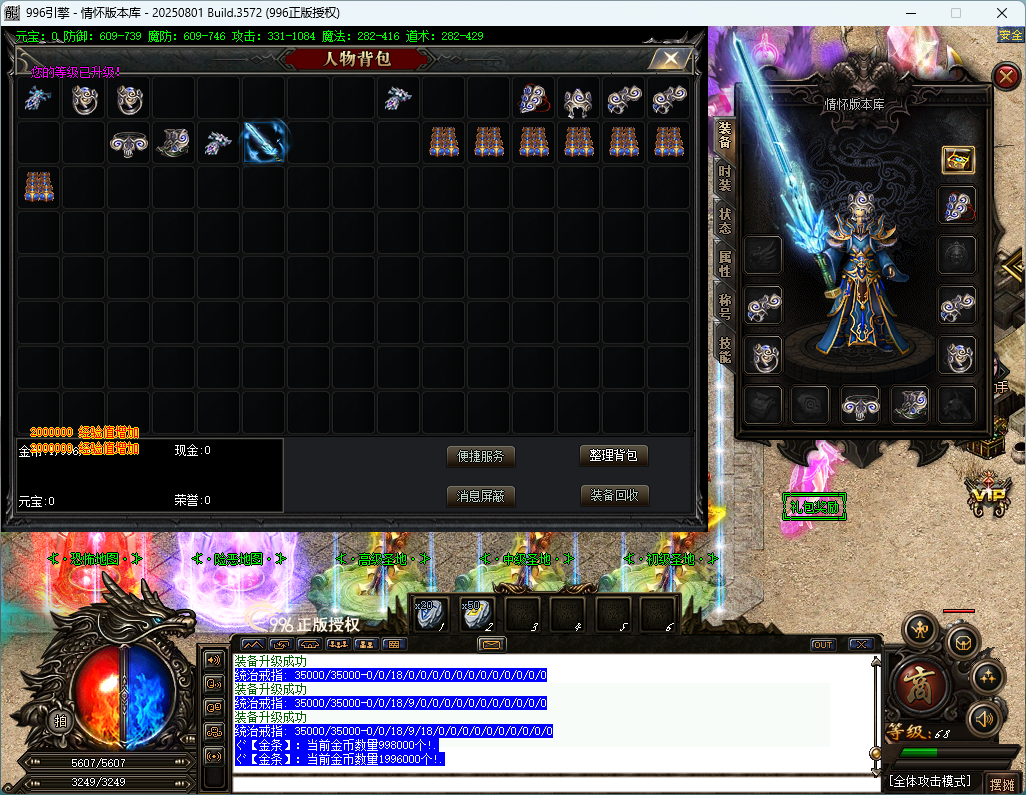Click the OUT button on chat bar
The width and height of the screenshot is (1026, 795).
[823, 645]
